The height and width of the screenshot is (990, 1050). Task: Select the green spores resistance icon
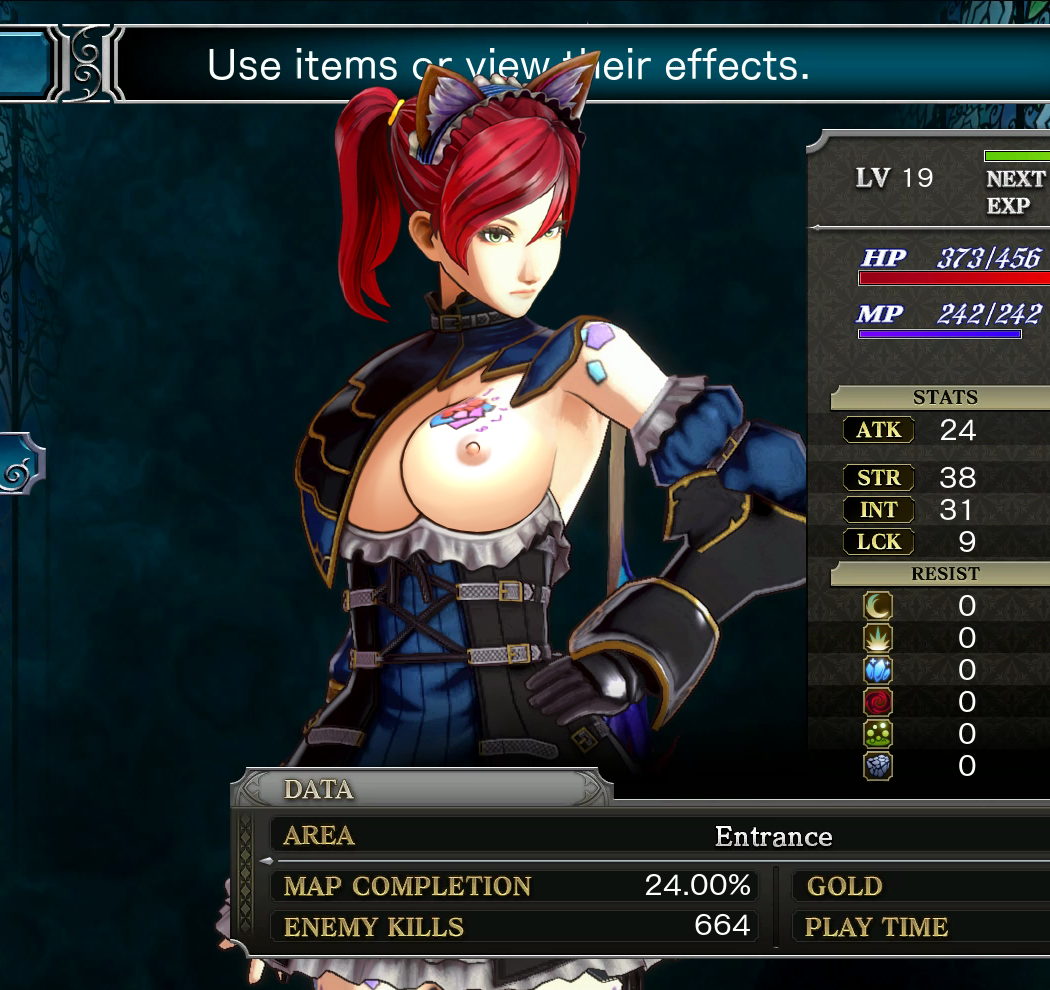point(878,734)
